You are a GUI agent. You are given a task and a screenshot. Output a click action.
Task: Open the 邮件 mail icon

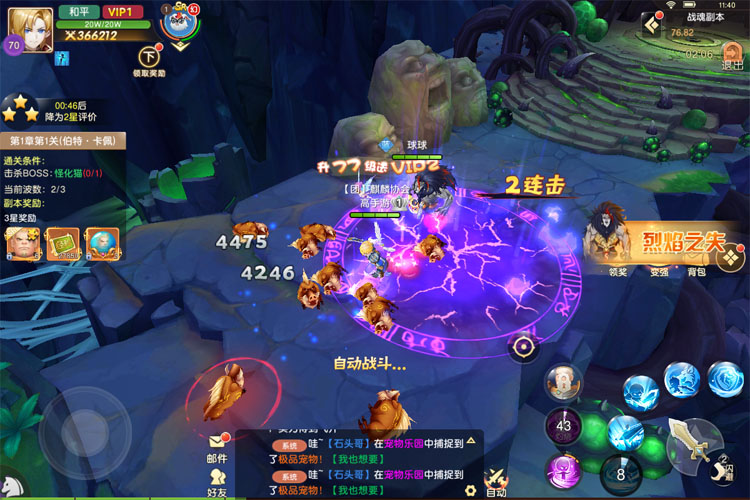216,446
